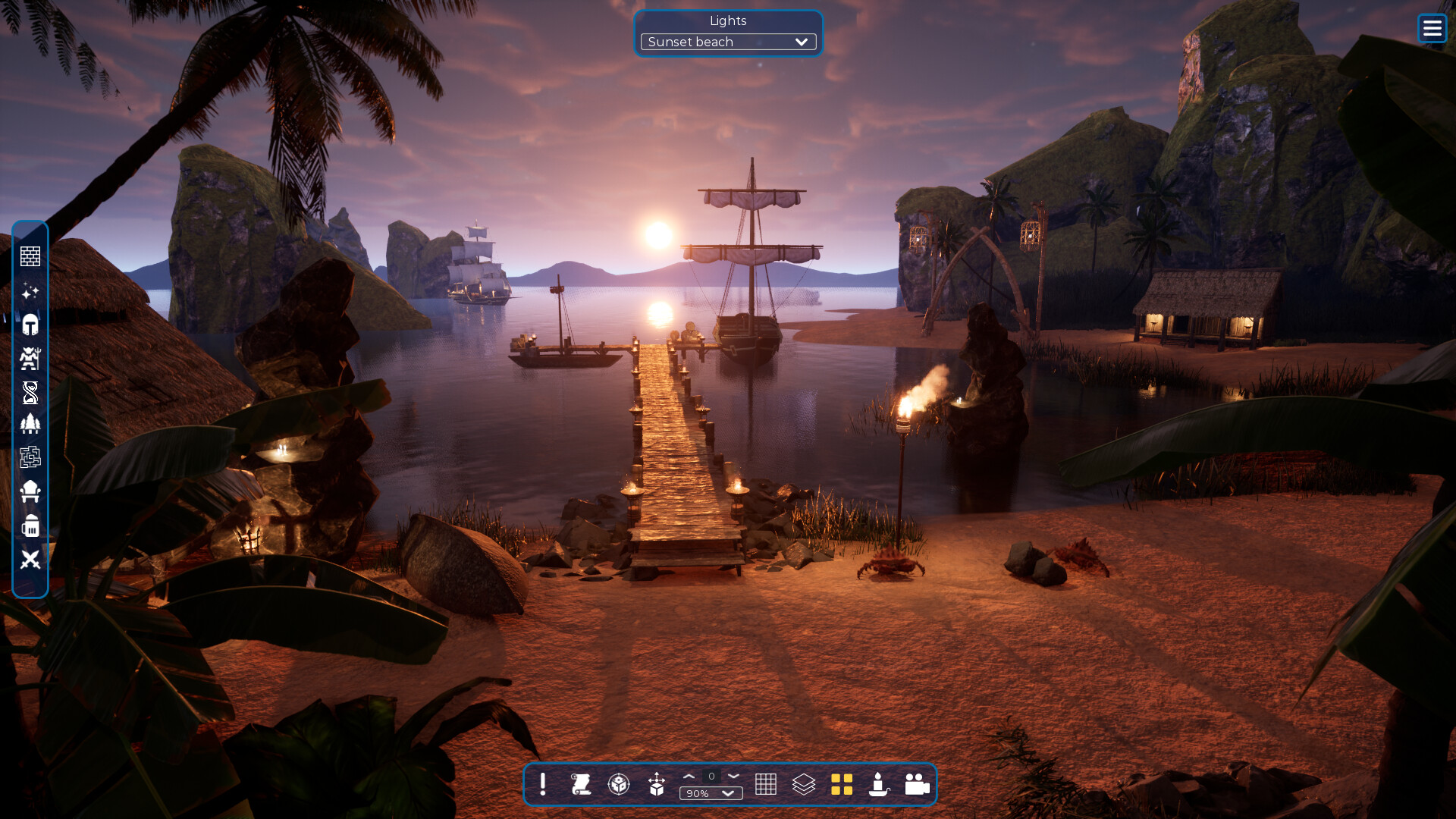Toggle the candle lighting mode
Image resolution: width=1456 pixels, height=819 pixels.
click(877, 785)
